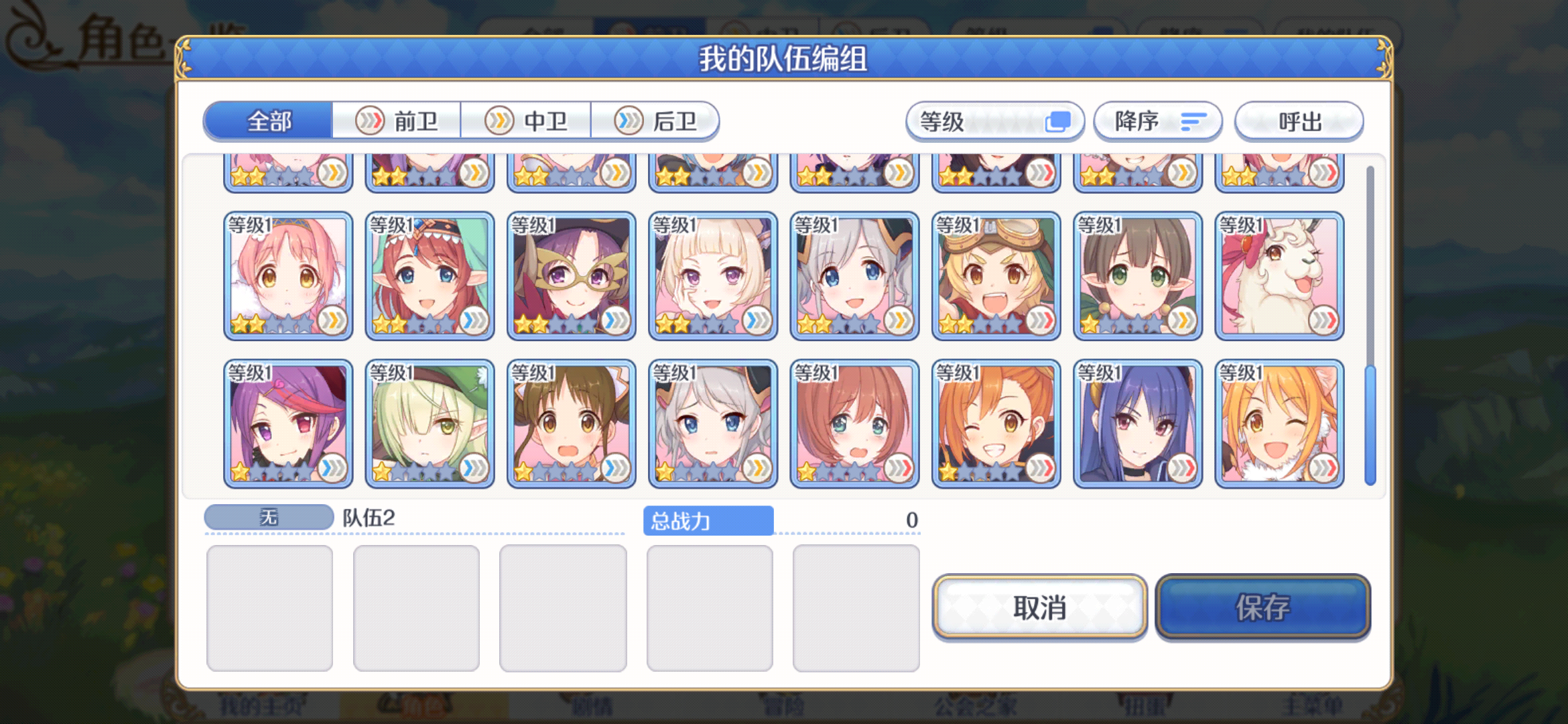Image resolution: width=1568 pixels, height=724 pixels.
Task: Switch to the 全部 tab
Action: coord(270,121)
